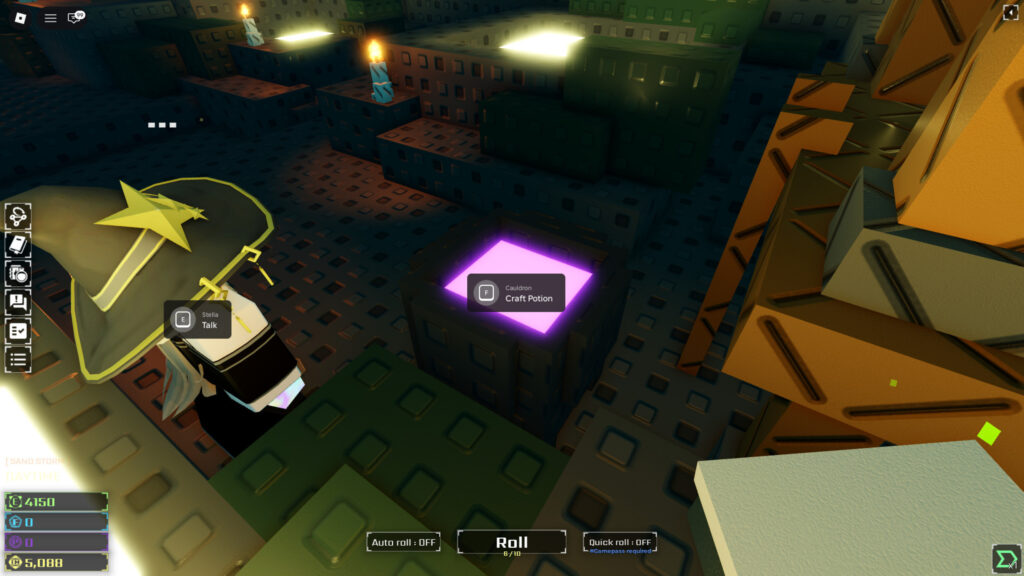Open the bulleted list icon in the sidebar
This screenshot has height=576, width=1024.
click(x=18, y=358)
